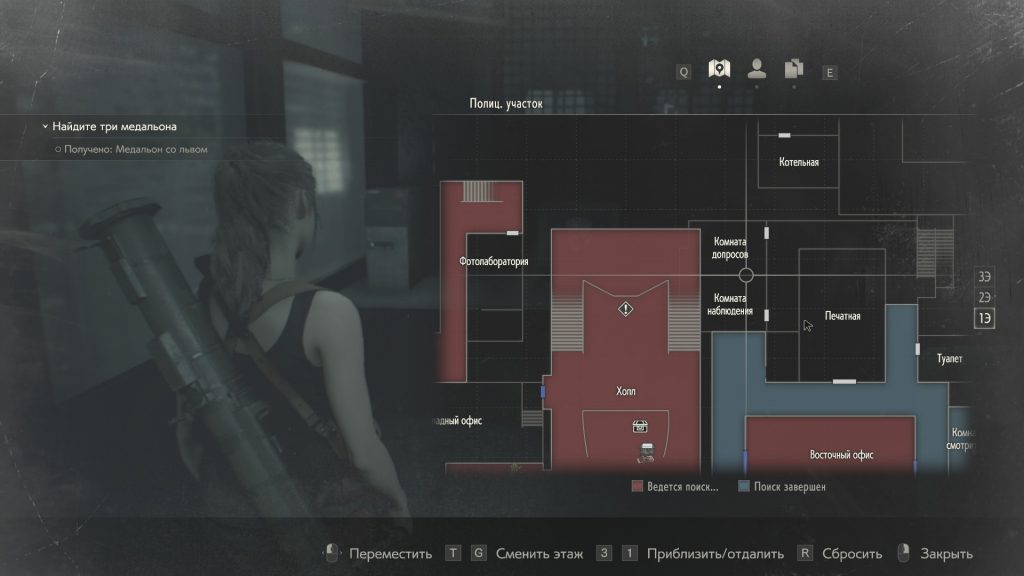
Task: Select the 1Э floor button
Action: click(985, 318)
